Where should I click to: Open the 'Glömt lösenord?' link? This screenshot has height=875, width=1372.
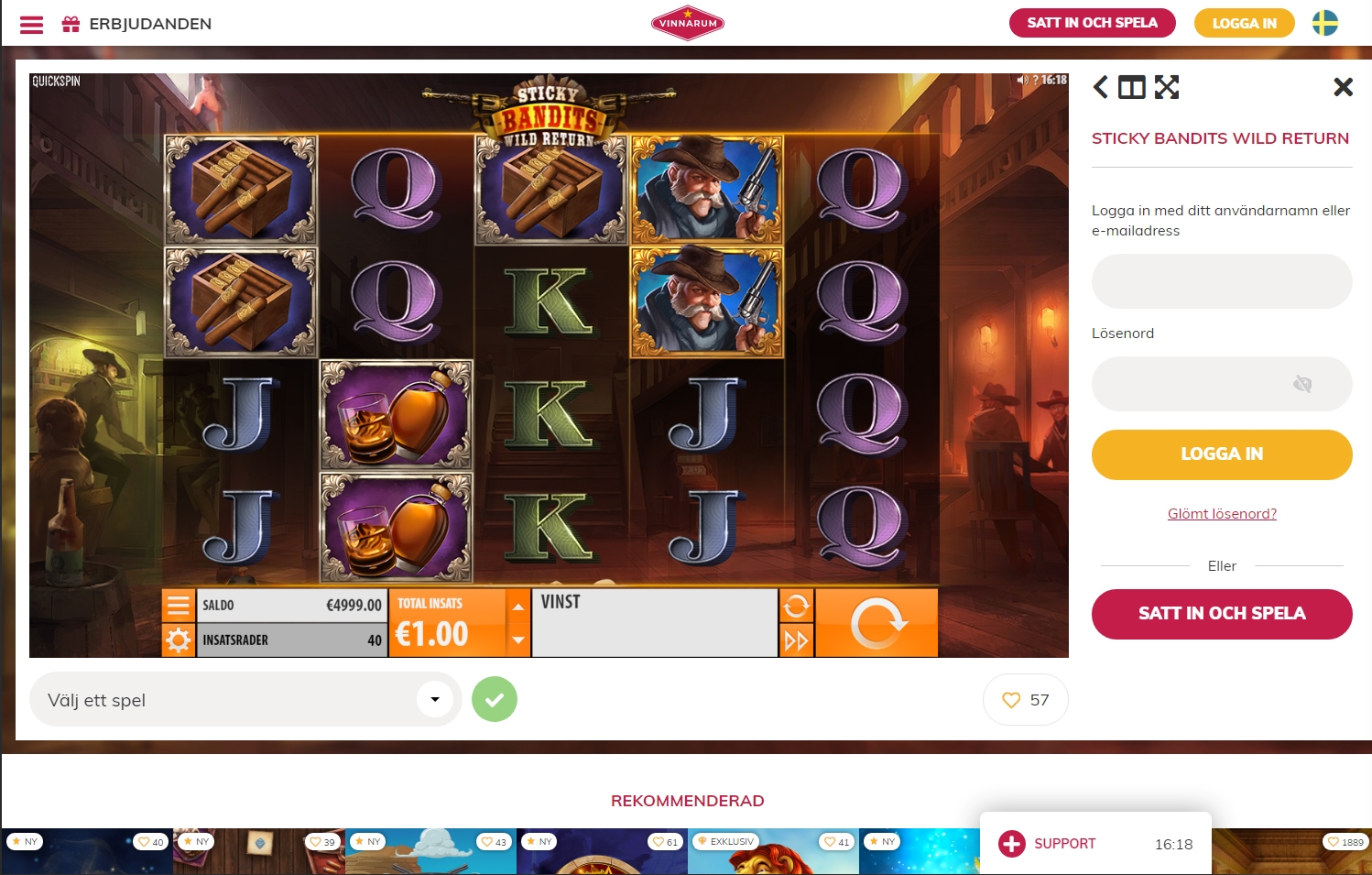1222,513
